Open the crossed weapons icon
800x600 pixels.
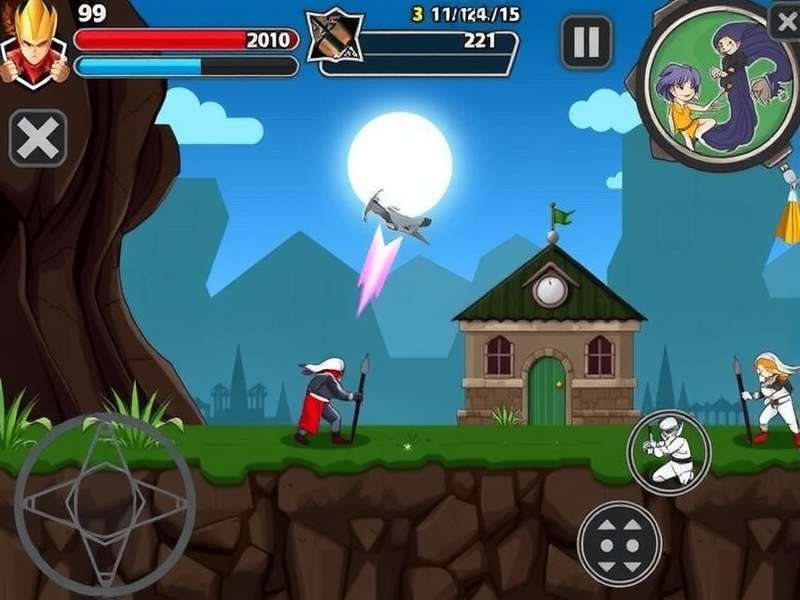(333, 41)
